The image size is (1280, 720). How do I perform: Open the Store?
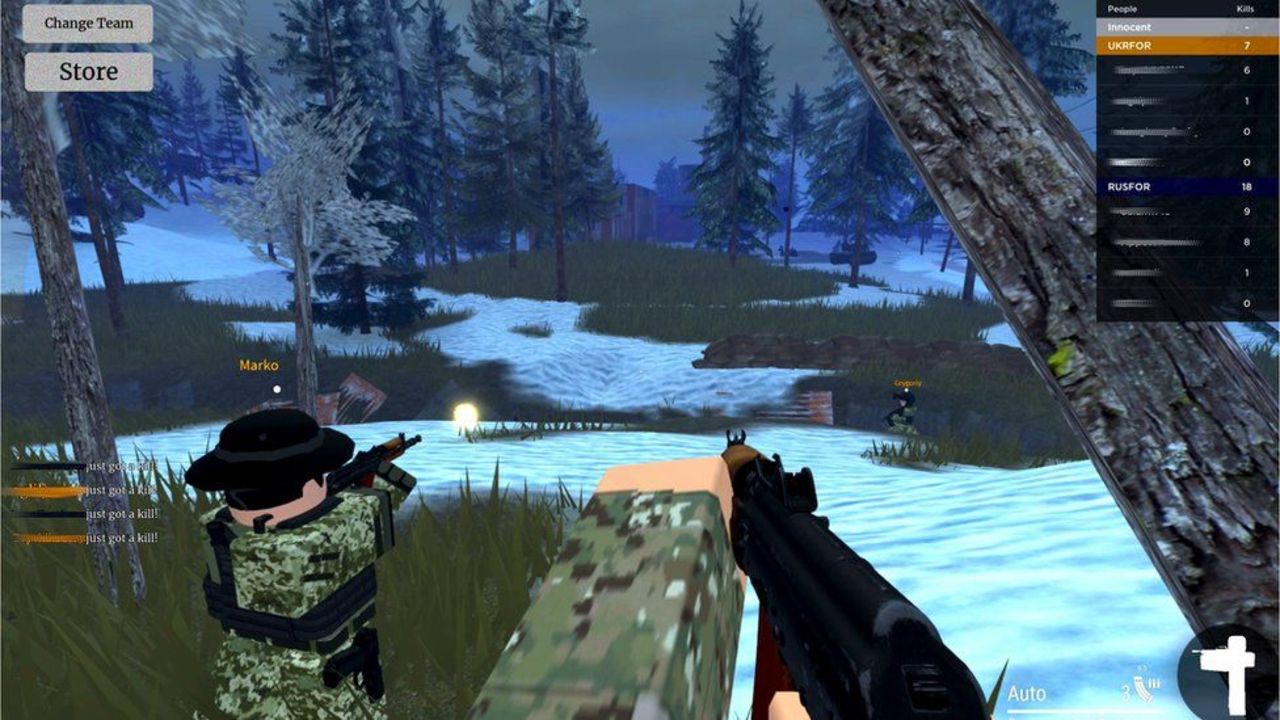[88, 70]
